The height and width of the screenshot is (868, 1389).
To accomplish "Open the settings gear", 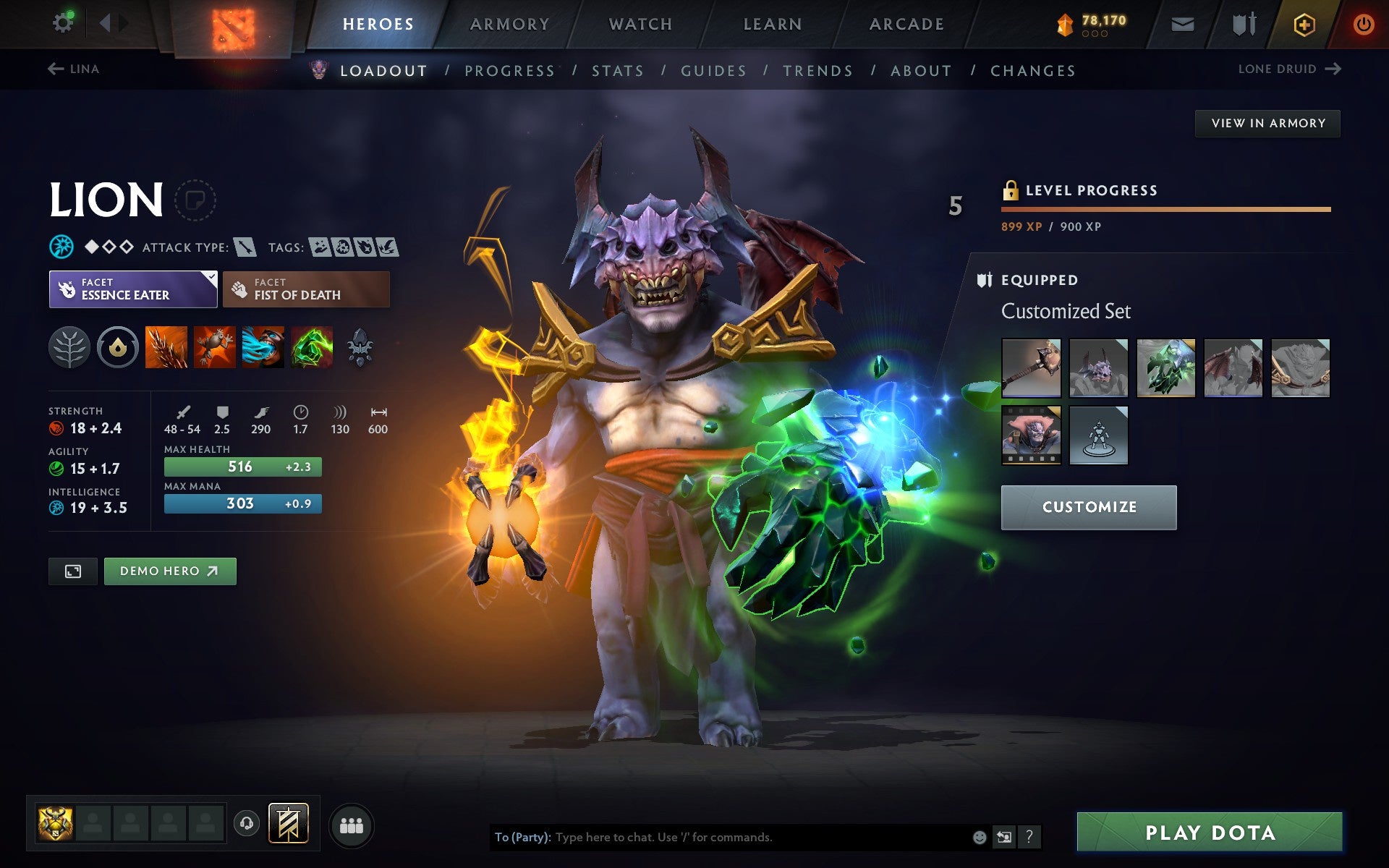I will pos(64,22).
